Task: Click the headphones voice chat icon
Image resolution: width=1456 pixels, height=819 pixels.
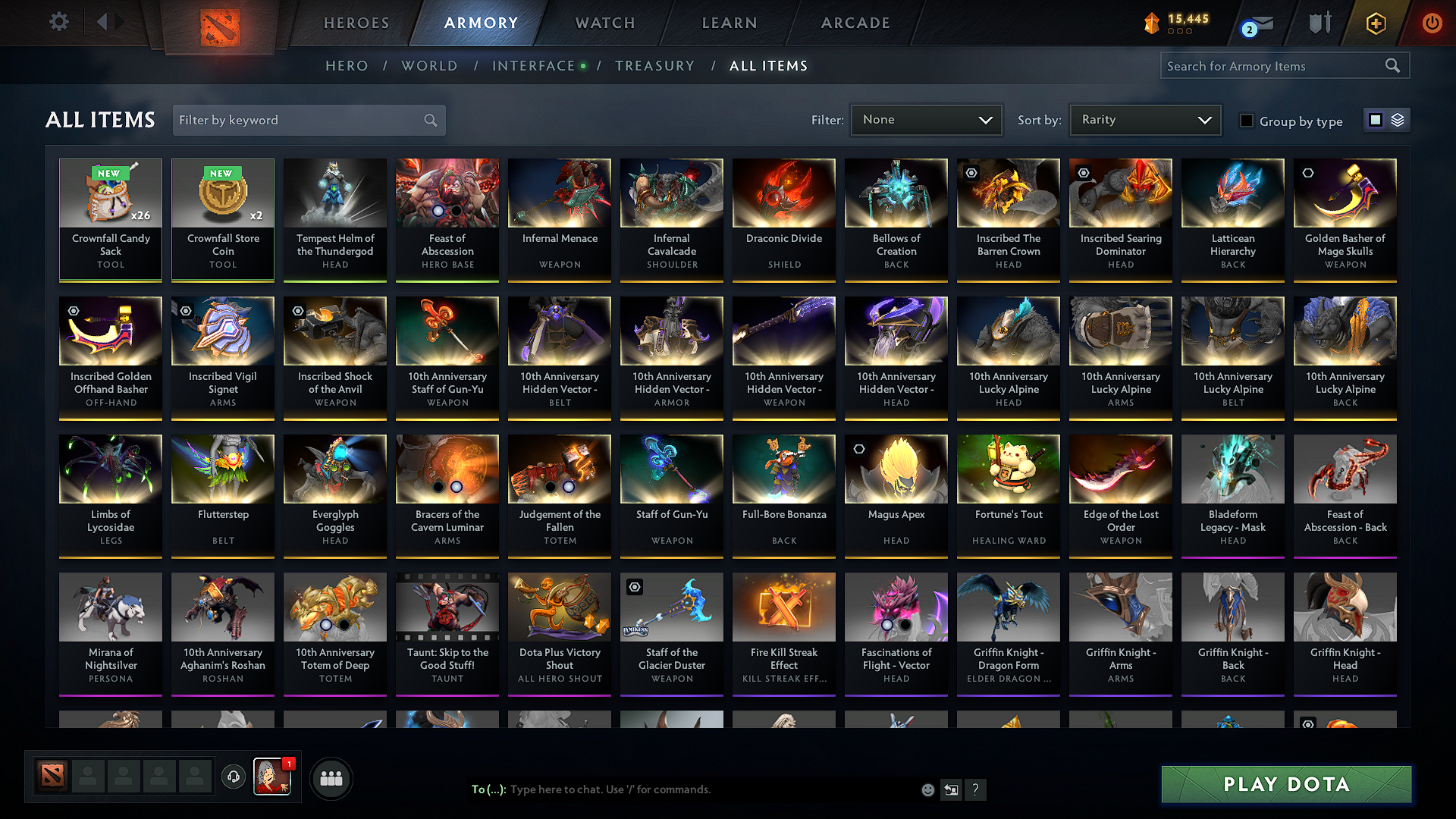Action: (x=233, y=777)
